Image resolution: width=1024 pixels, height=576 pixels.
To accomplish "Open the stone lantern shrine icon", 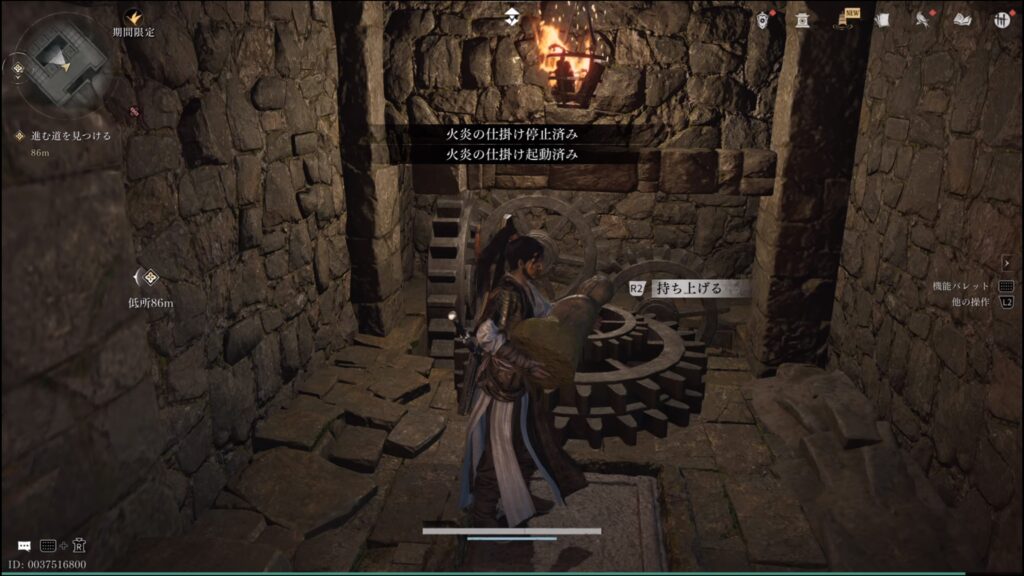I will coord(802,20).
